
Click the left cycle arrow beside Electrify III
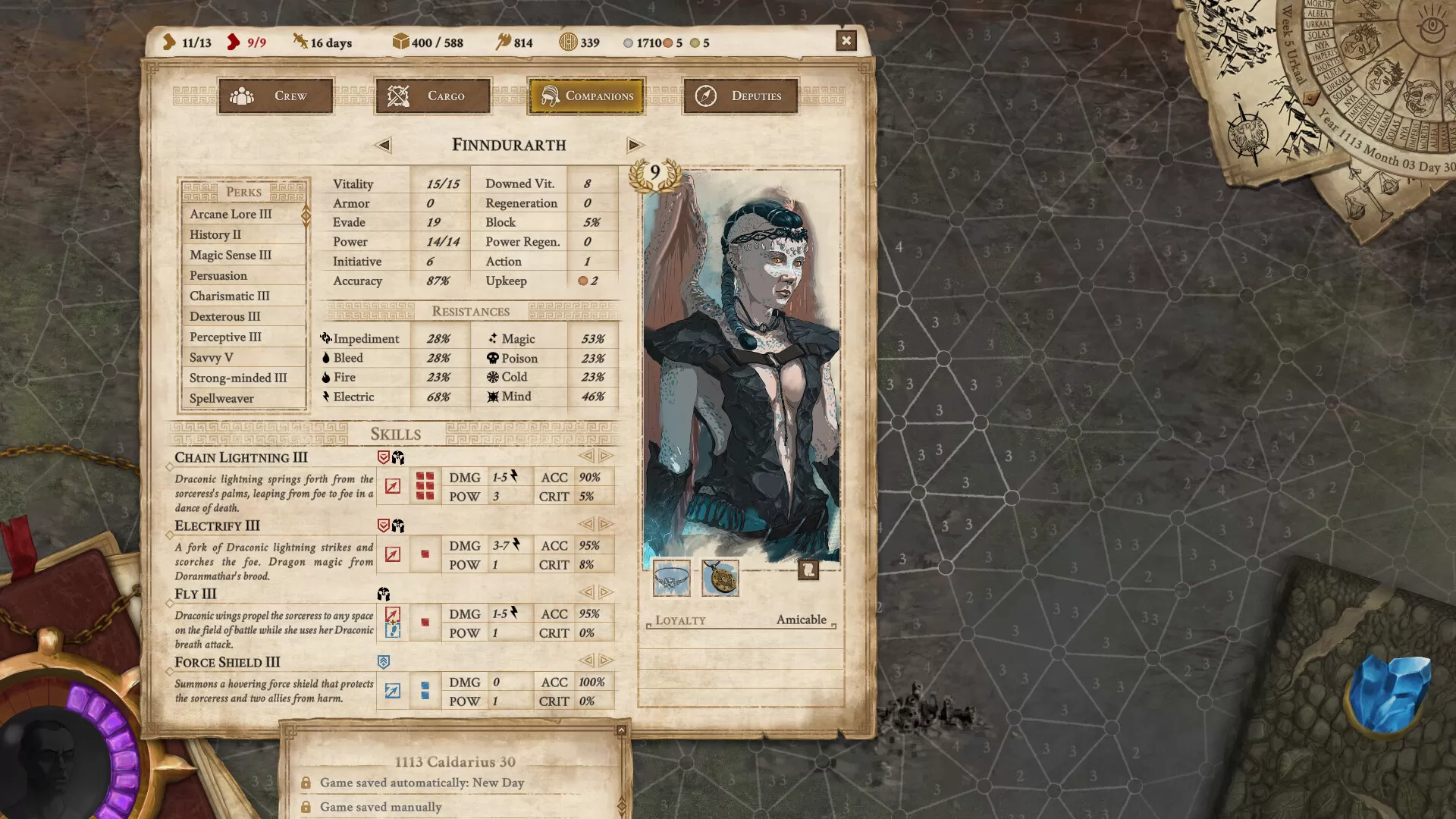[x=588, y=525]
